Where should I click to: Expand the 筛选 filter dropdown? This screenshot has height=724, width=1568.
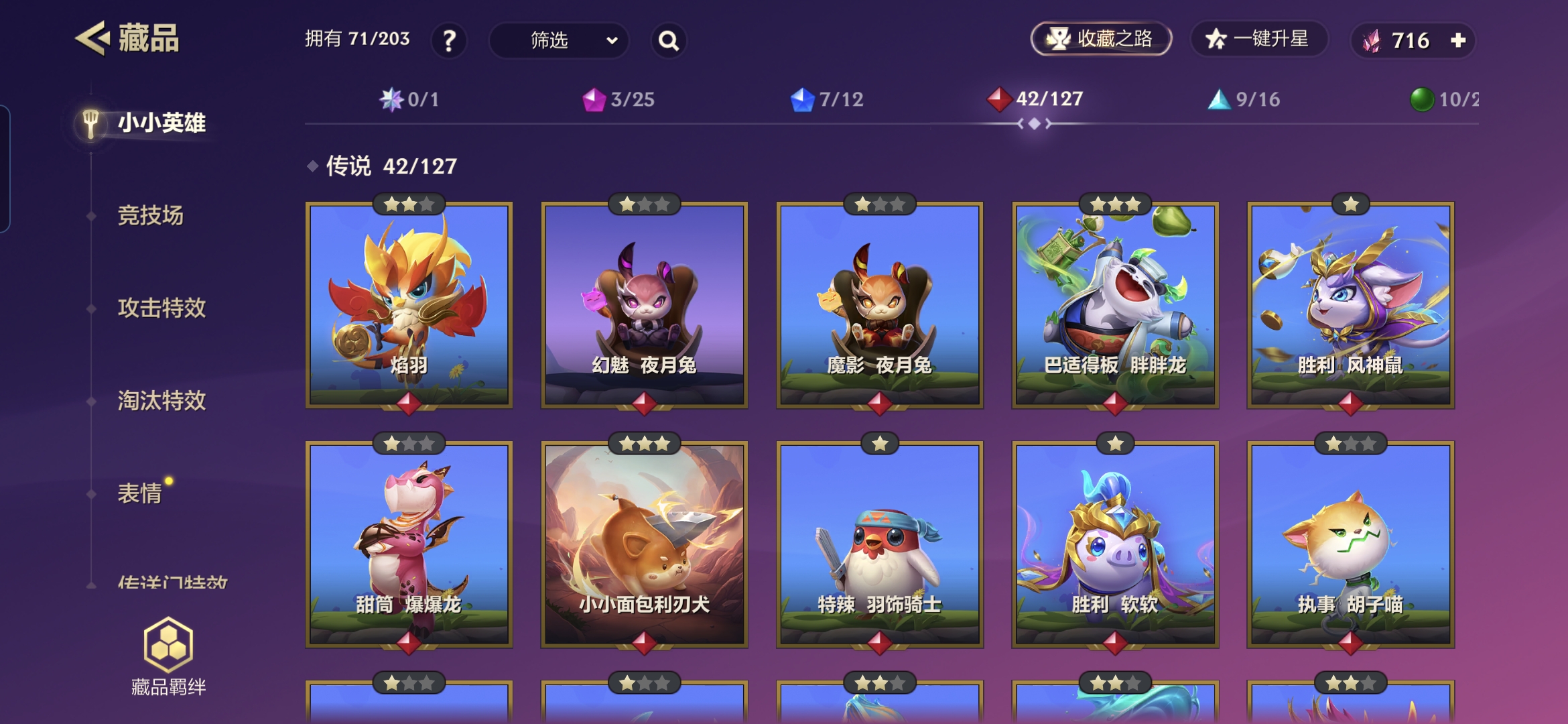pyautogui.click(x=559, y=41)
